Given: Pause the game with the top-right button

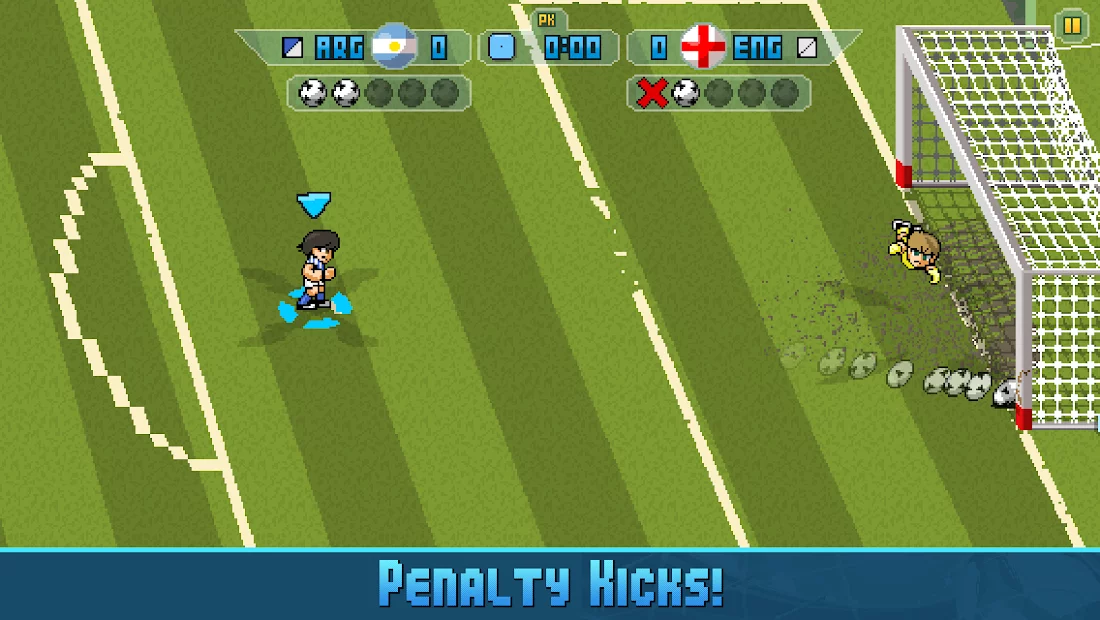Looking at the screenshot, I should click(x=1072, y=25).
